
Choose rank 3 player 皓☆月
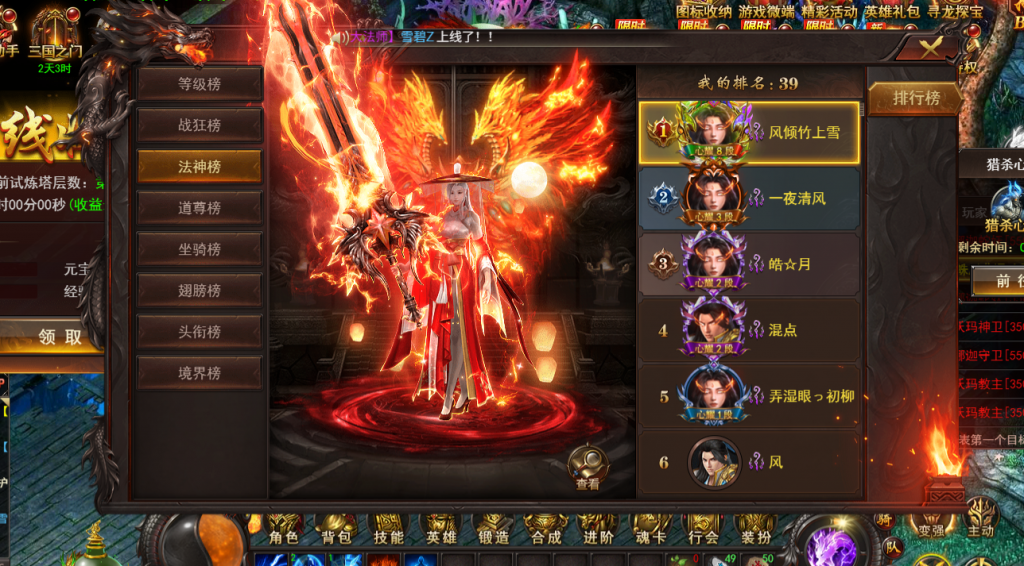pyautogui.click(x=749, y=264)
